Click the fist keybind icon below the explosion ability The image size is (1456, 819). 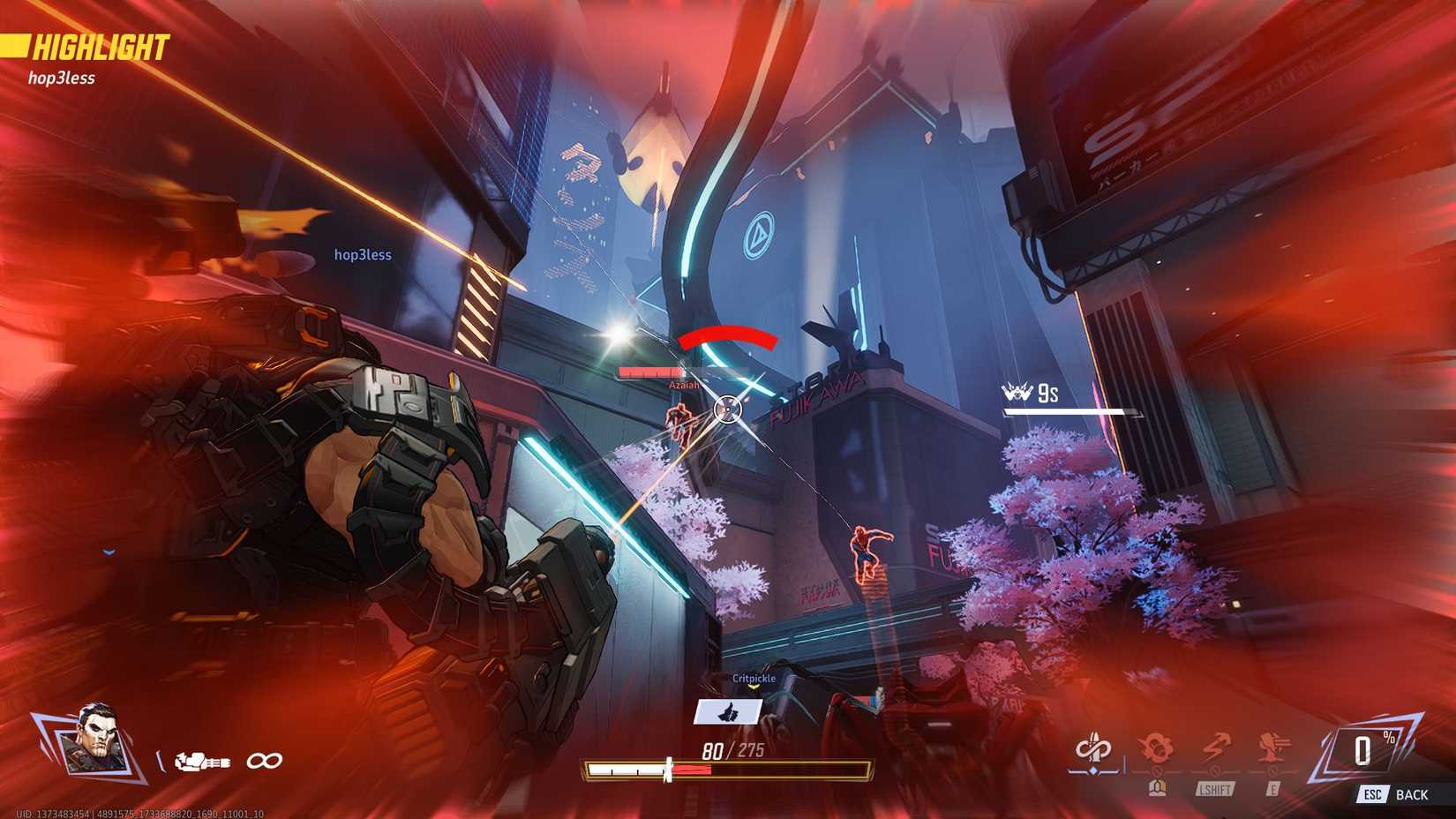pyautogui.click(x=1159, y=788)
